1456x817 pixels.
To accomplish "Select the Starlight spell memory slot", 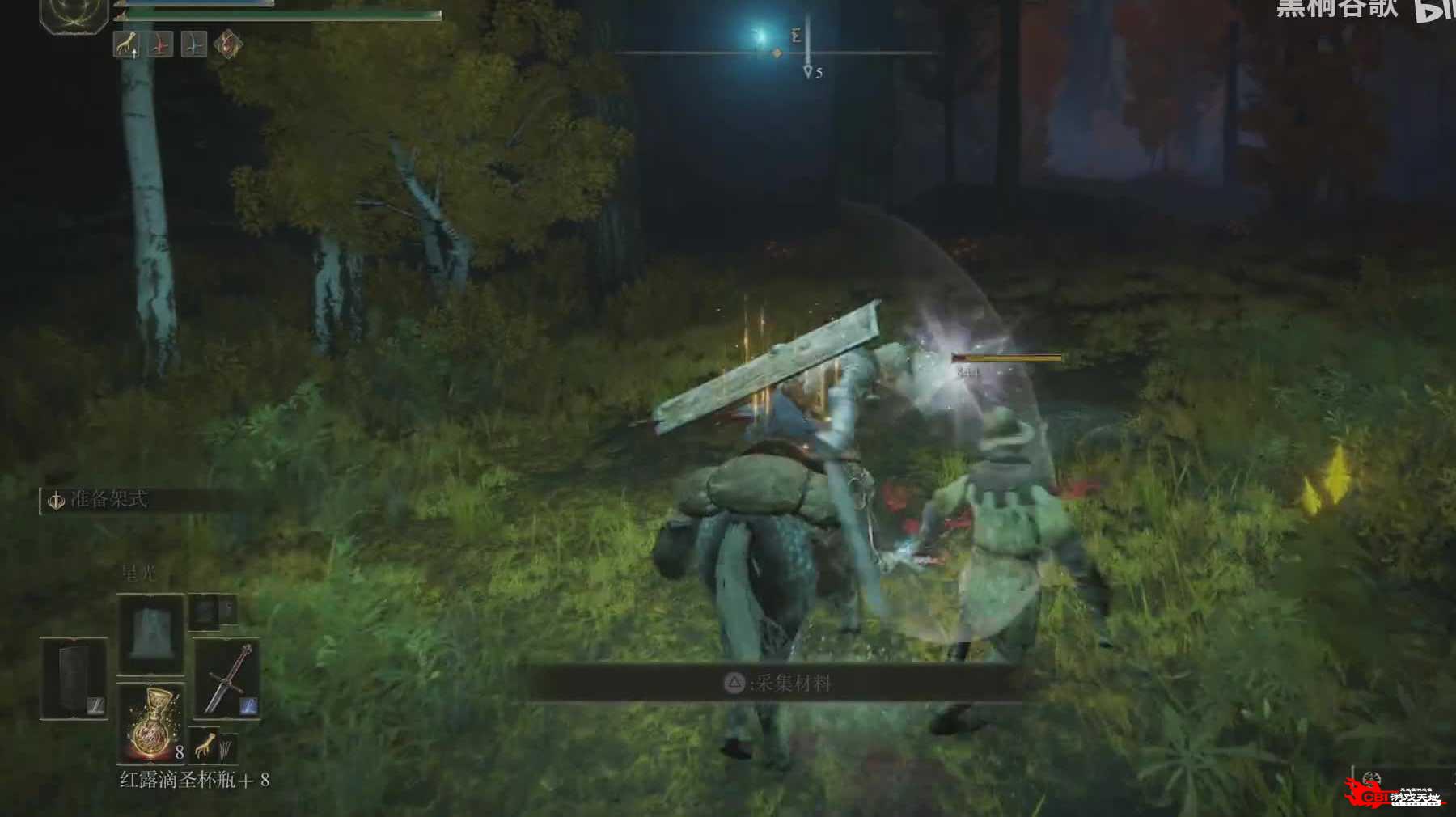I will coord(150,634).
